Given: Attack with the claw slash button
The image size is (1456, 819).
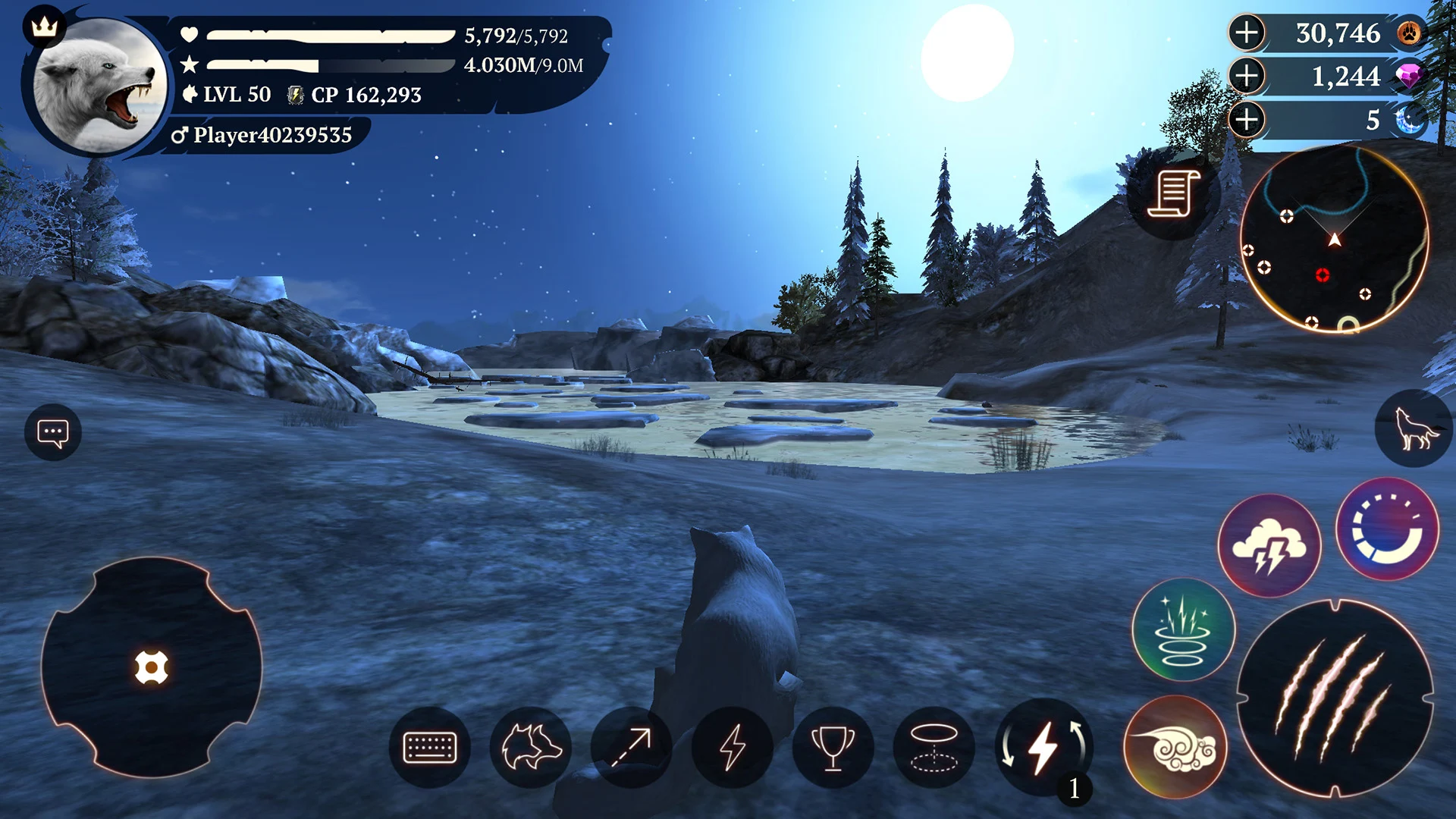Looking at the screenshot, I should point(1335,698).
